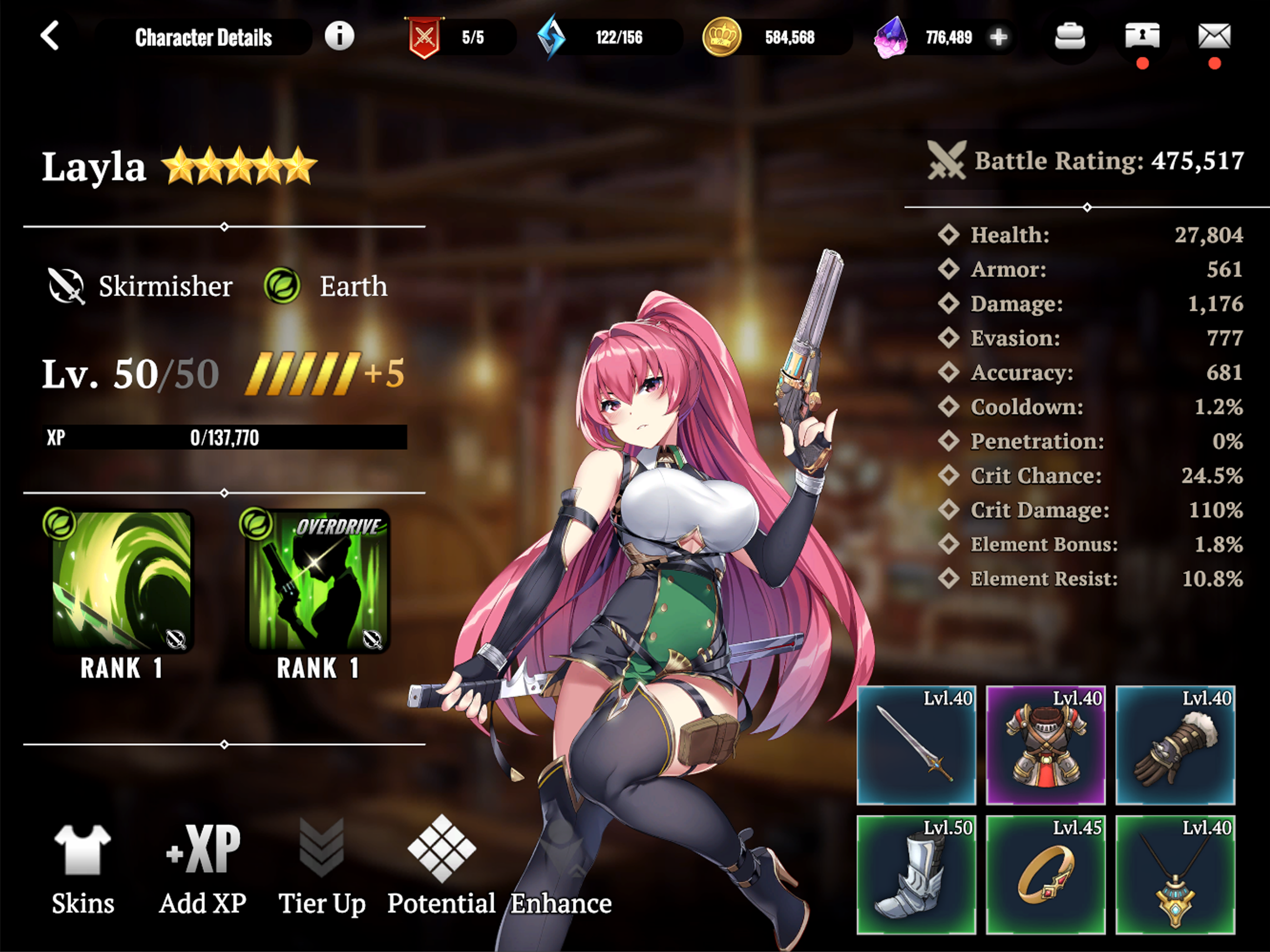This screenshot has width=1270, height=952.
Task: Select the amulet necklace slot
Action: 1175,874
